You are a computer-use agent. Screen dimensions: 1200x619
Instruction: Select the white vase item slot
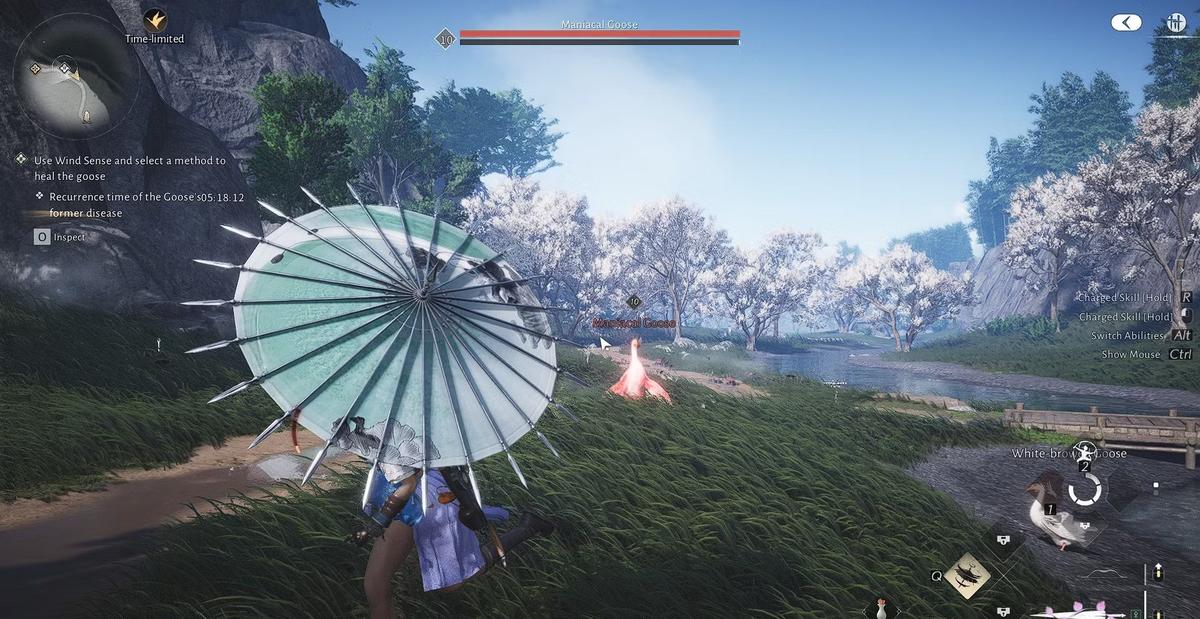881,607
